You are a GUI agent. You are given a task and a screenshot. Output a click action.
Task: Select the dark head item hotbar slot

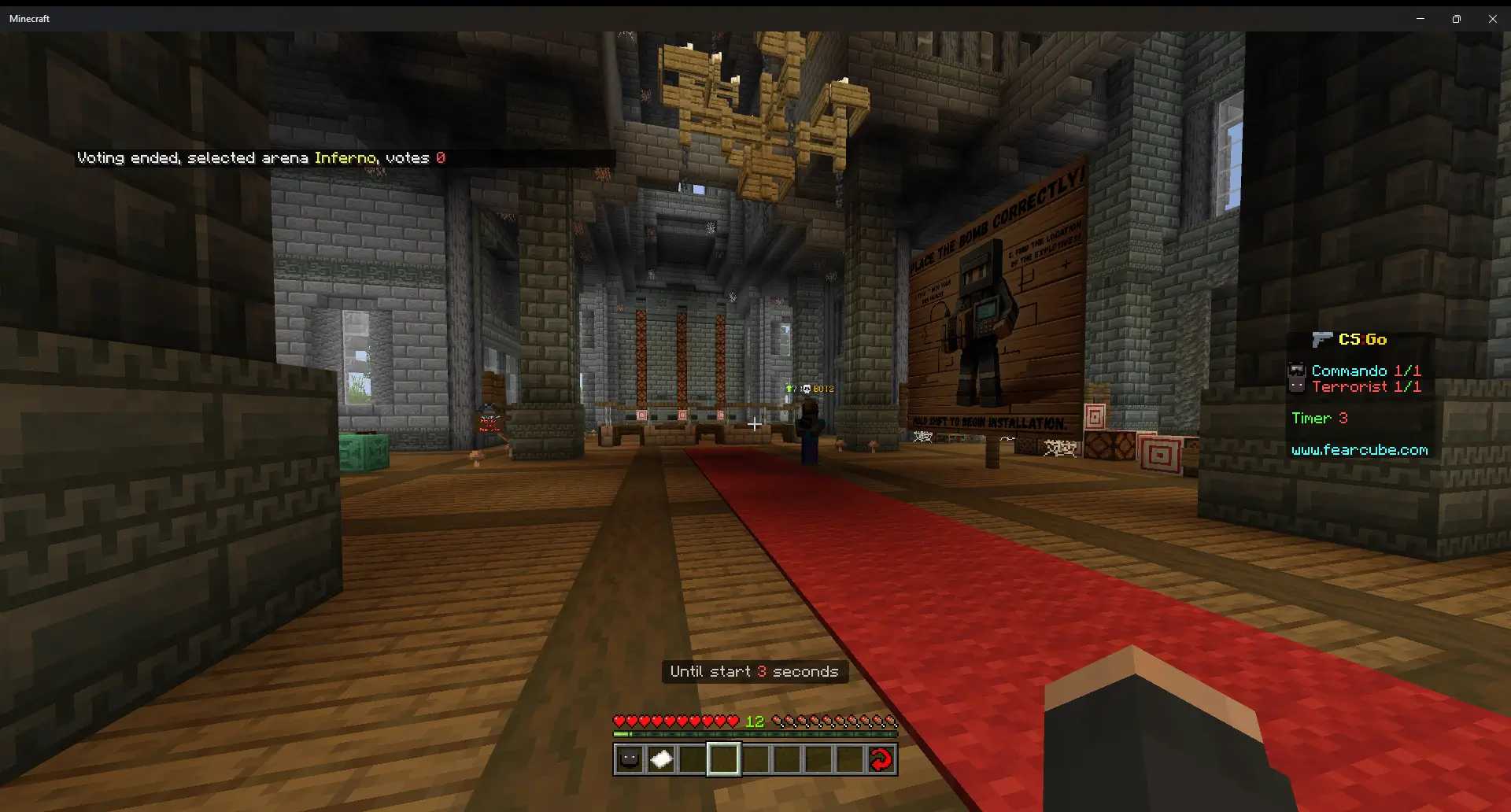tap(629, 759)
